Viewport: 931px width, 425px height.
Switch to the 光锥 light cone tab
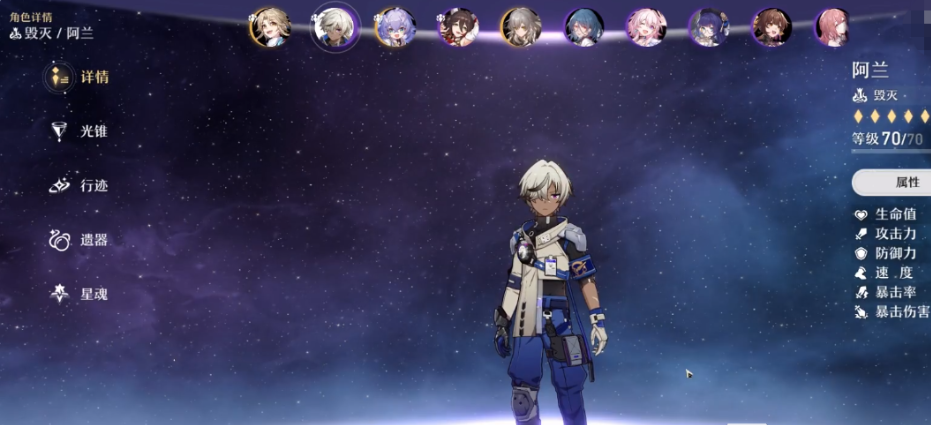(78, 131)
